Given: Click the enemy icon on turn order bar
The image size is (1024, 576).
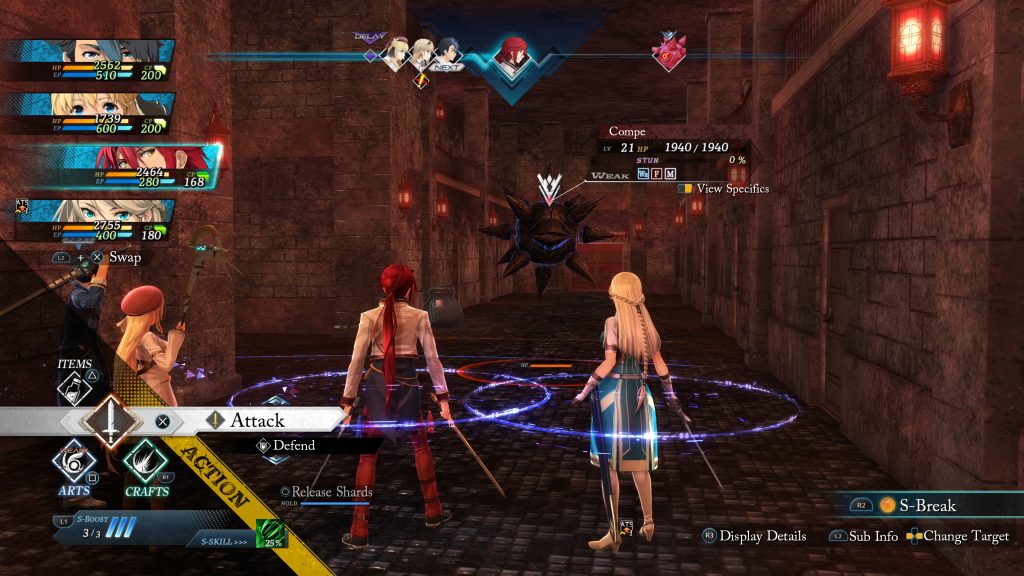Looking at the screenshot, I should tap(667, 51).
